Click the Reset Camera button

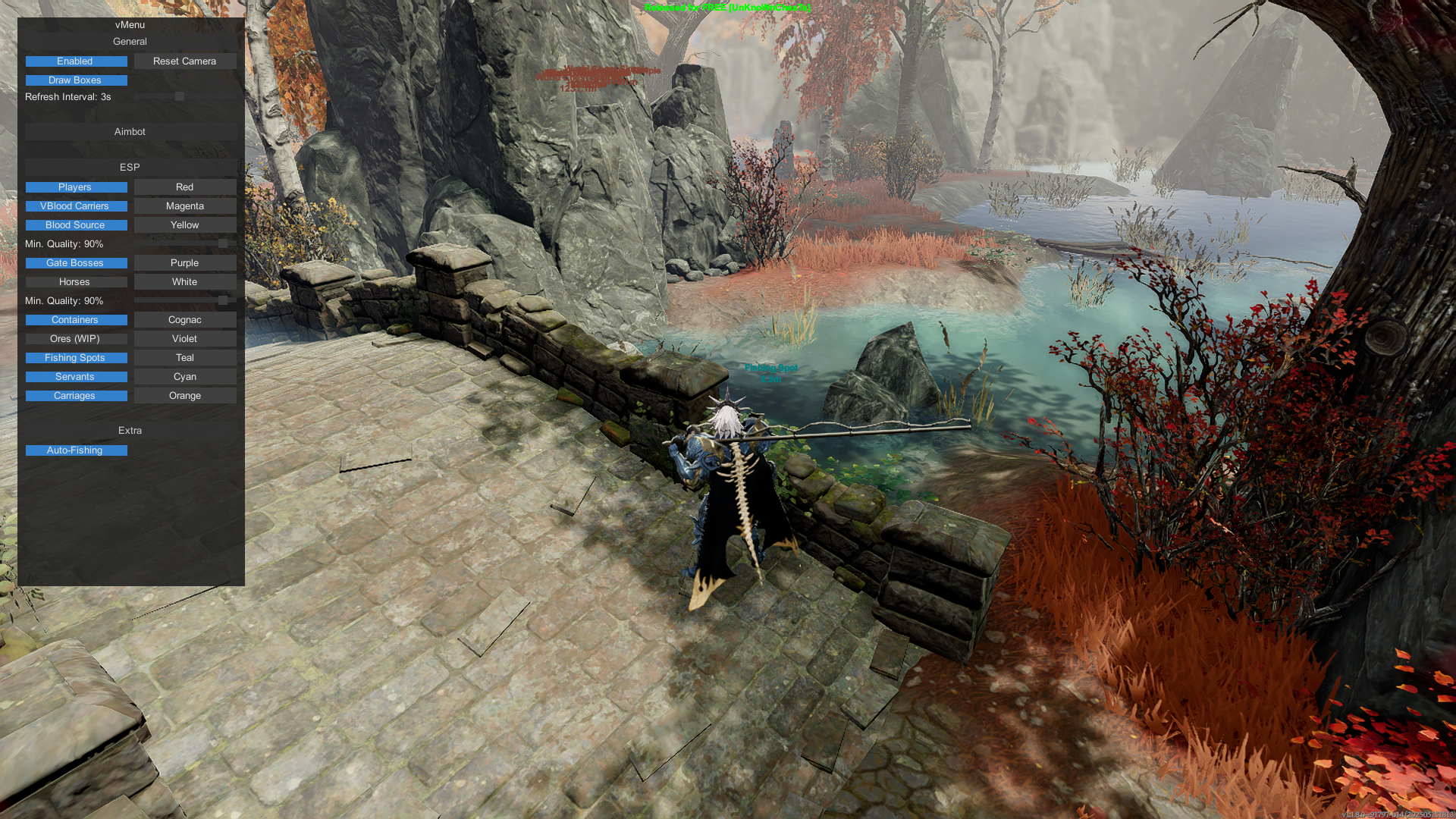(185, 61)
